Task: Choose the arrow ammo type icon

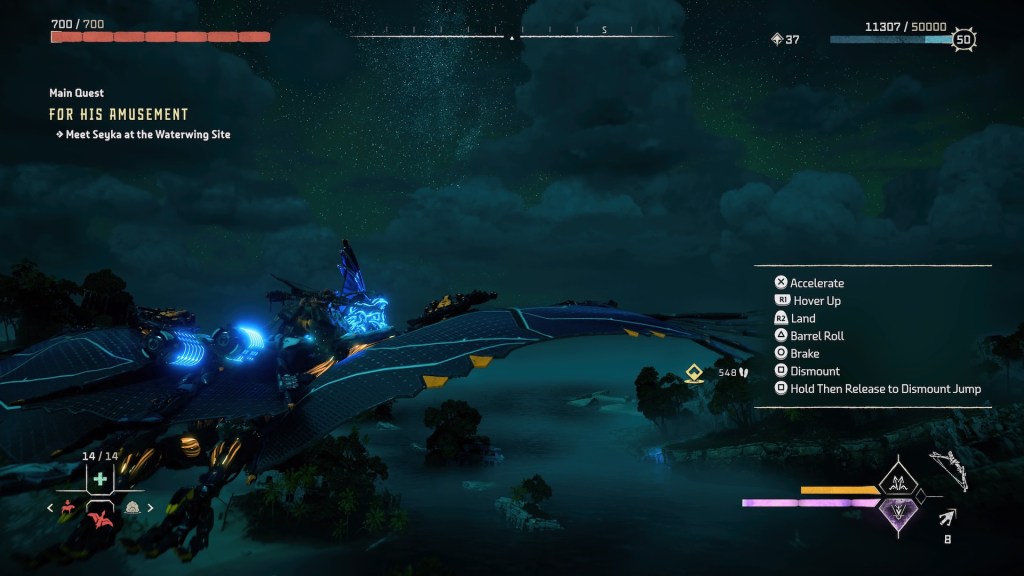Action: [946, 517]
